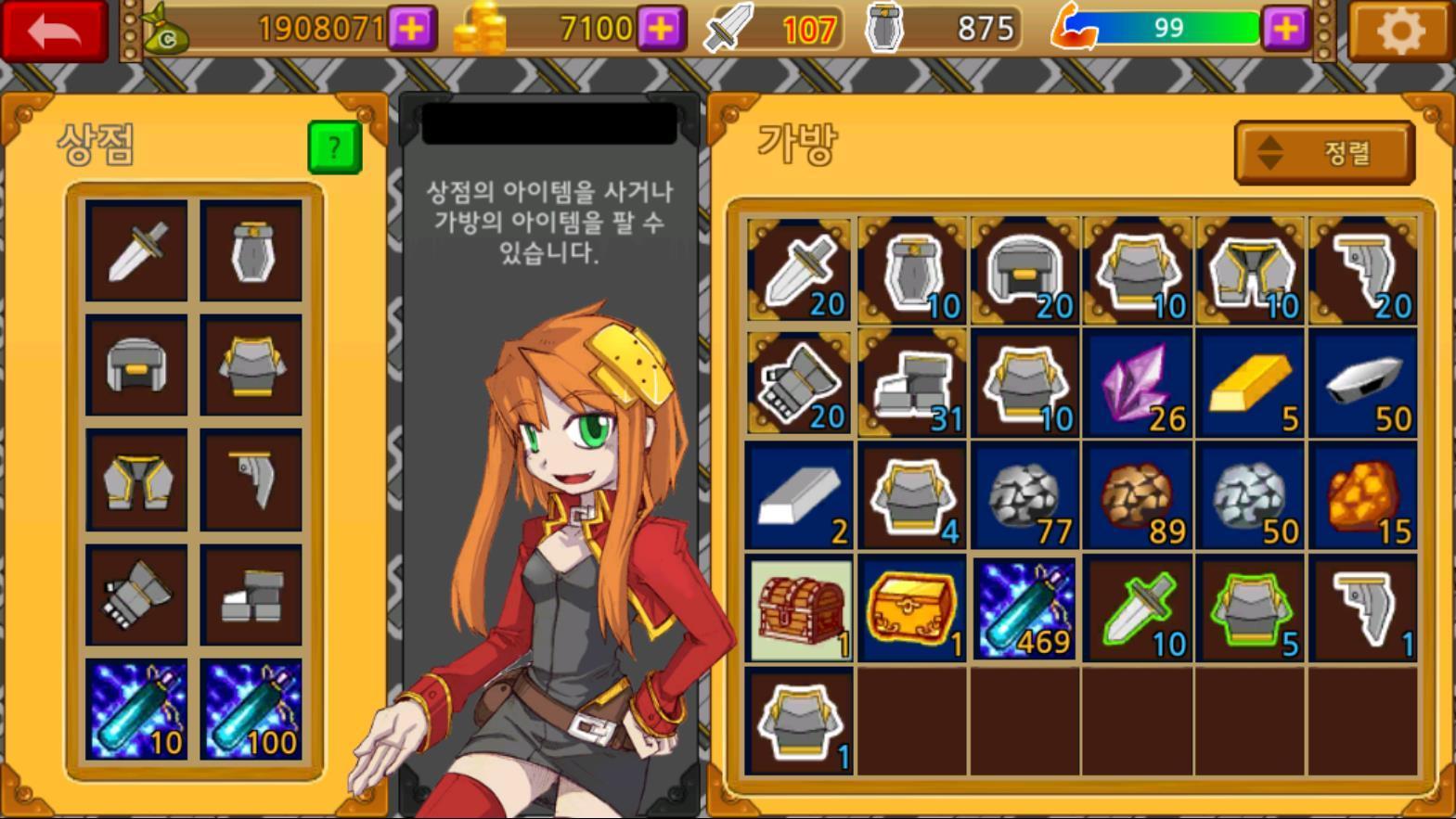Select the shield item in the shop

pos(252,250)
